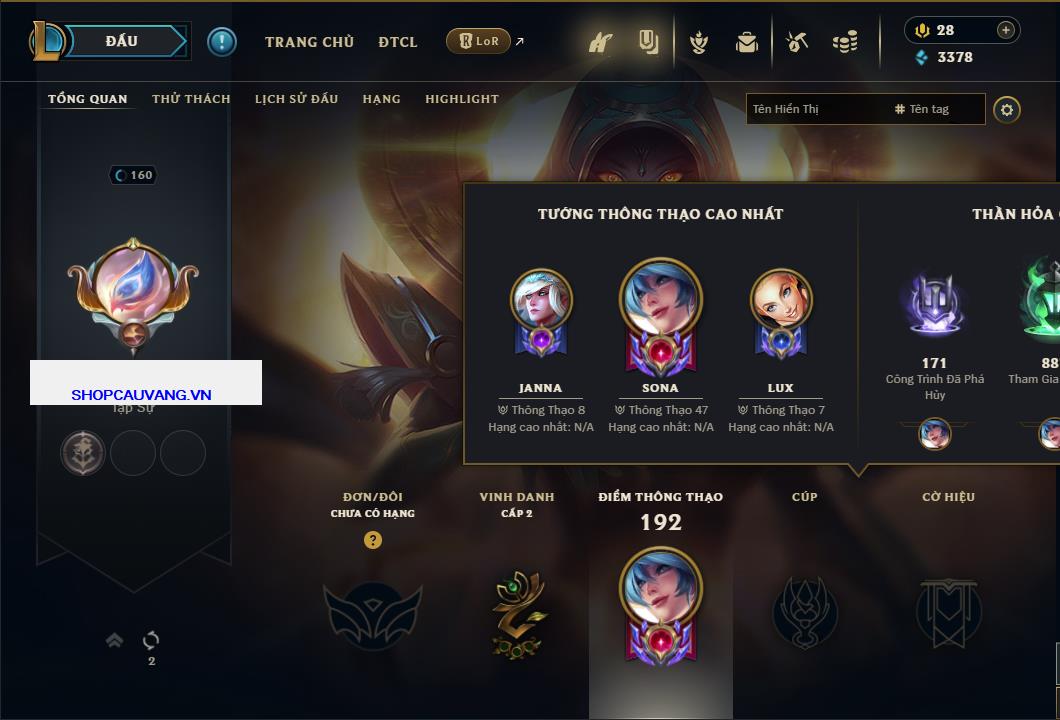Image resolution: width=1060 pixels, height=720 pixels.
Task: Launch the LoR shortcut
Action: click(x=478, y=41)
